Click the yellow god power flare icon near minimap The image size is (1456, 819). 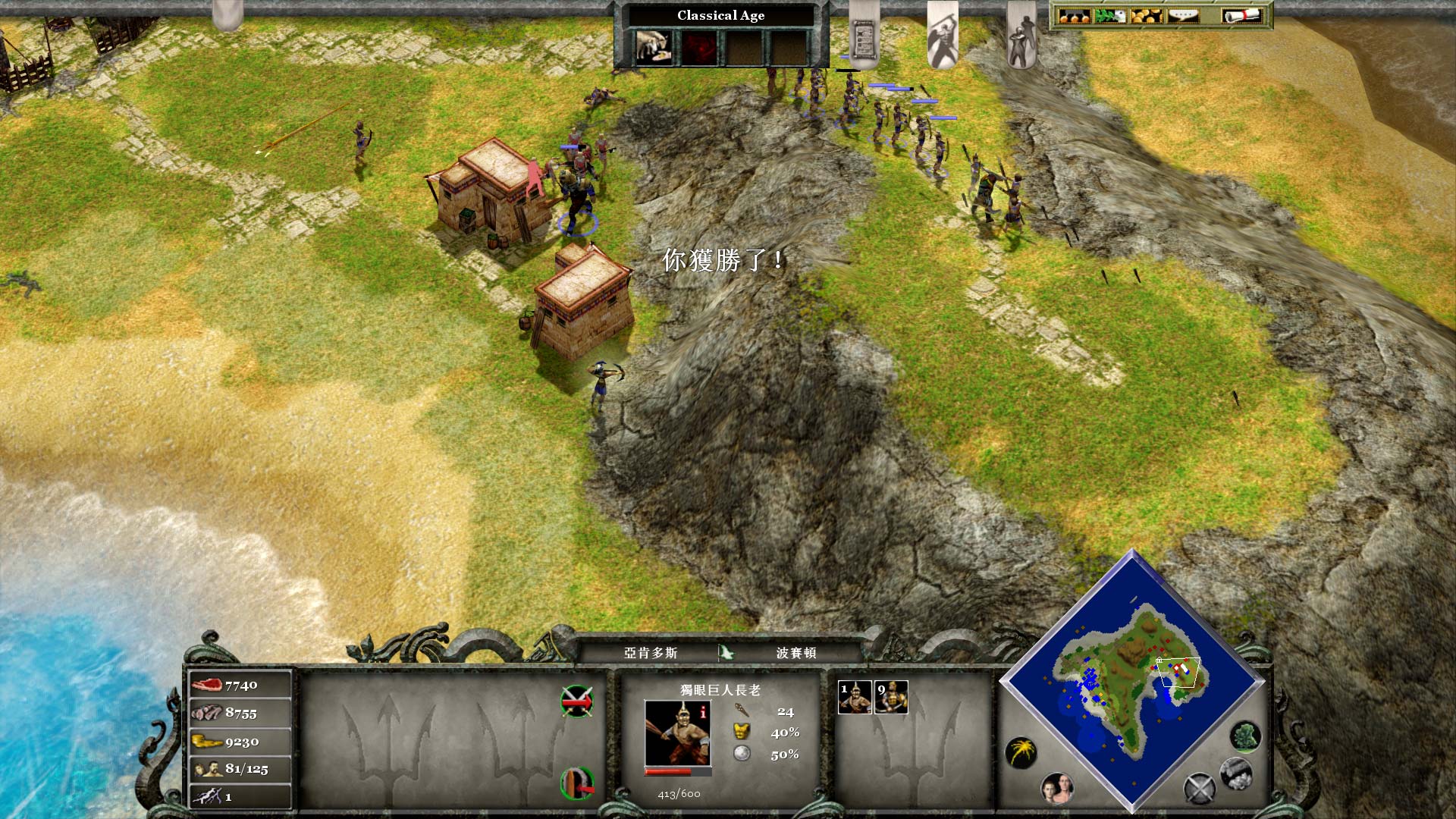1021,752
